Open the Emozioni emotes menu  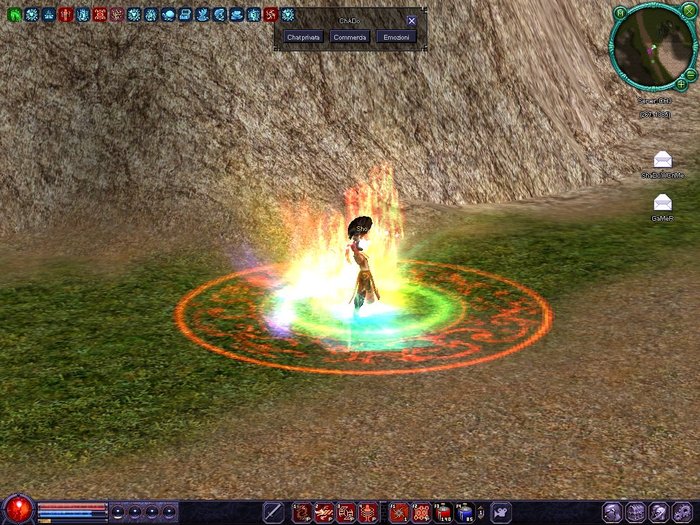[x=396, y=37]
